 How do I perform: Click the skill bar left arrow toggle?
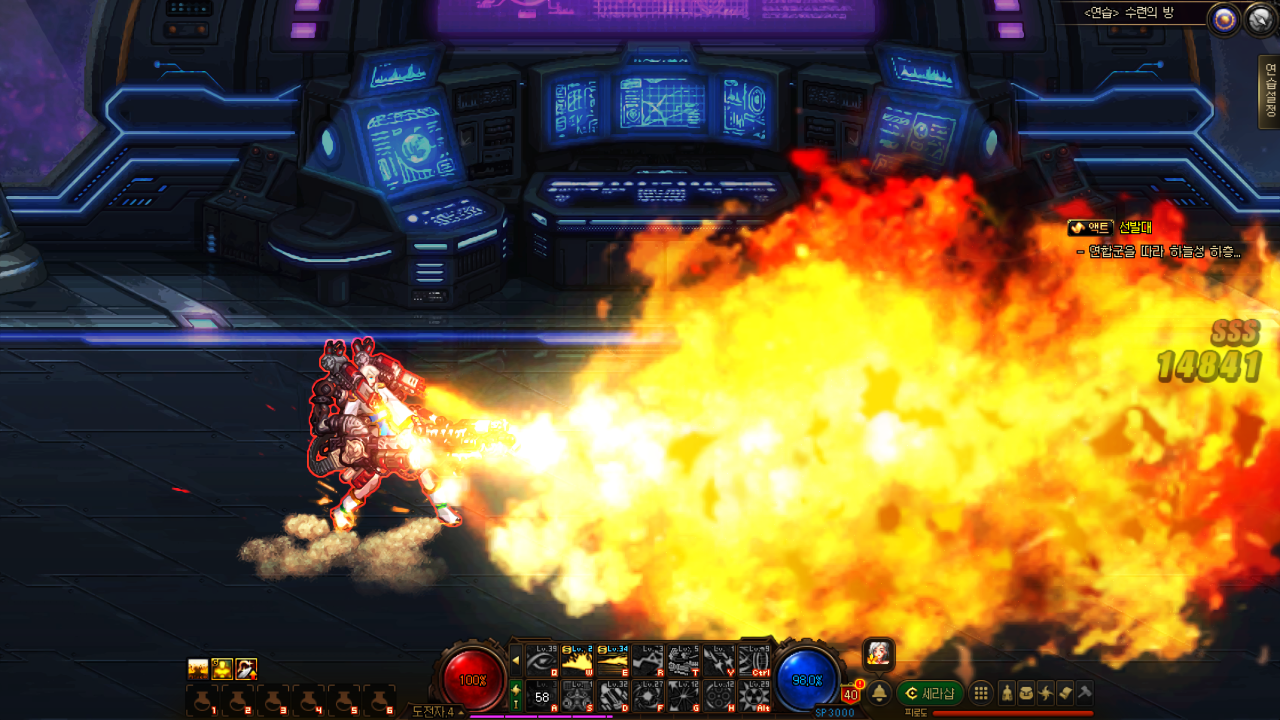(x=516, y=660)
